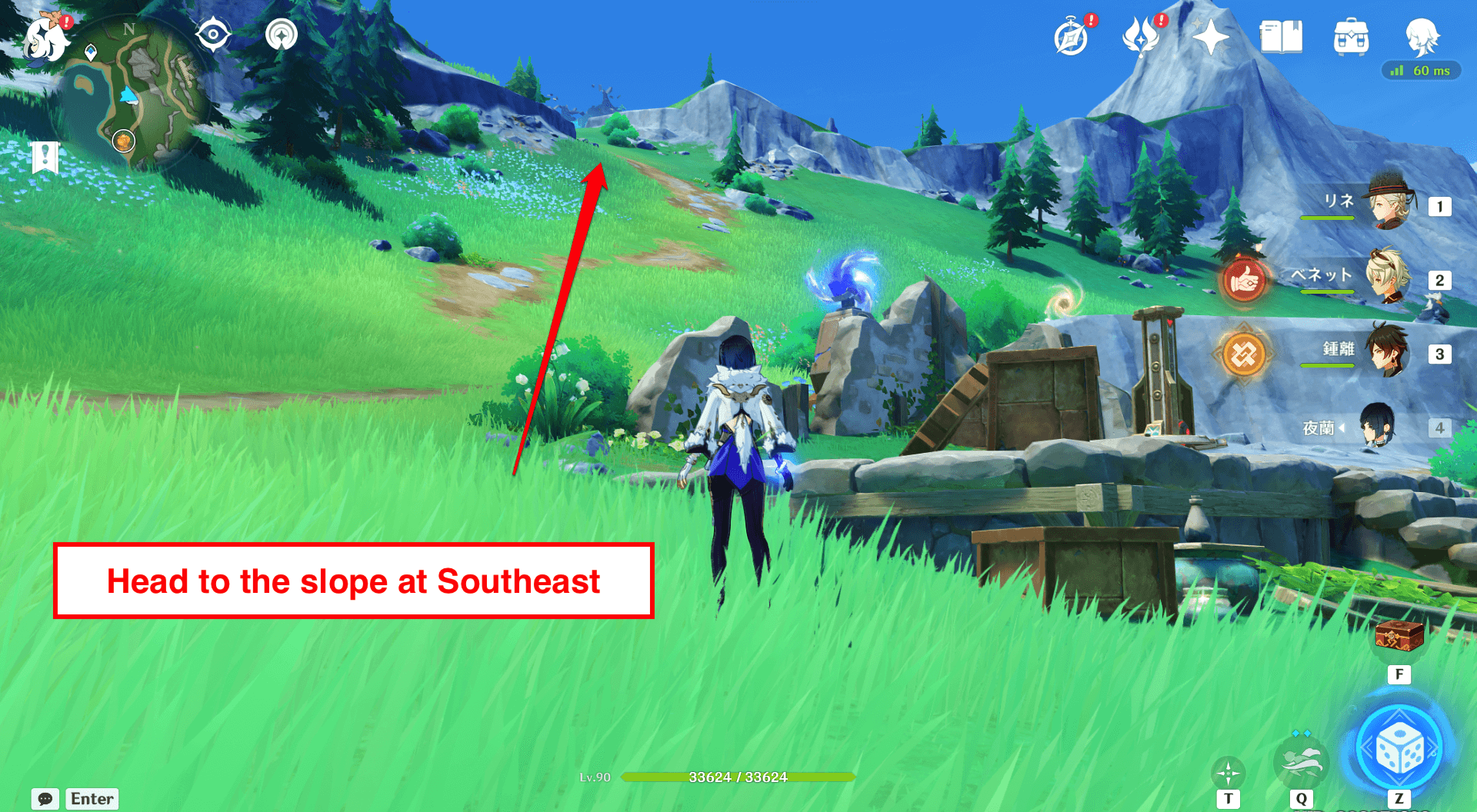The height and width of the screenshot is (812, 1477).
Task: Click the sprint icon above the Q key
Action: click(x=1302, y=764)
